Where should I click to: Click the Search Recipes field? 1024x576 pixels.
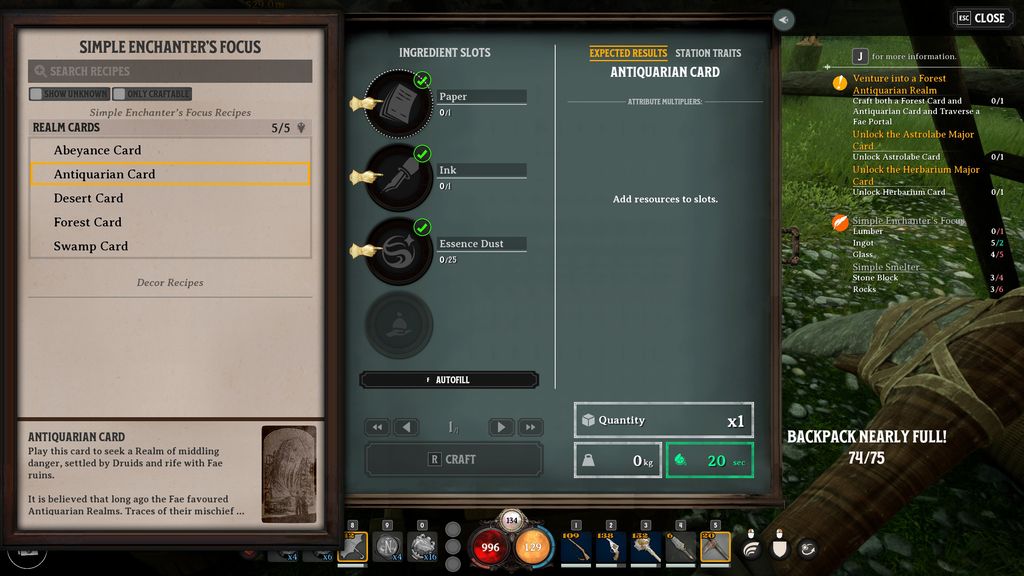[x=170, y=71]
